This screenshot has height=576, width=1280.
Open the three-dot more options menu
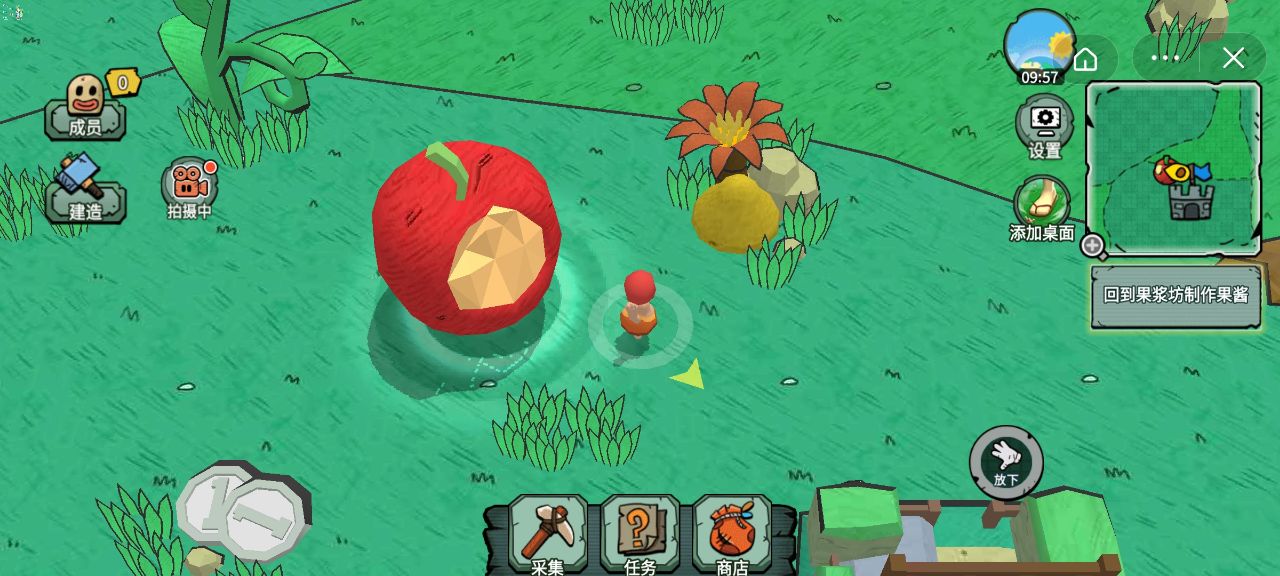1166,58
